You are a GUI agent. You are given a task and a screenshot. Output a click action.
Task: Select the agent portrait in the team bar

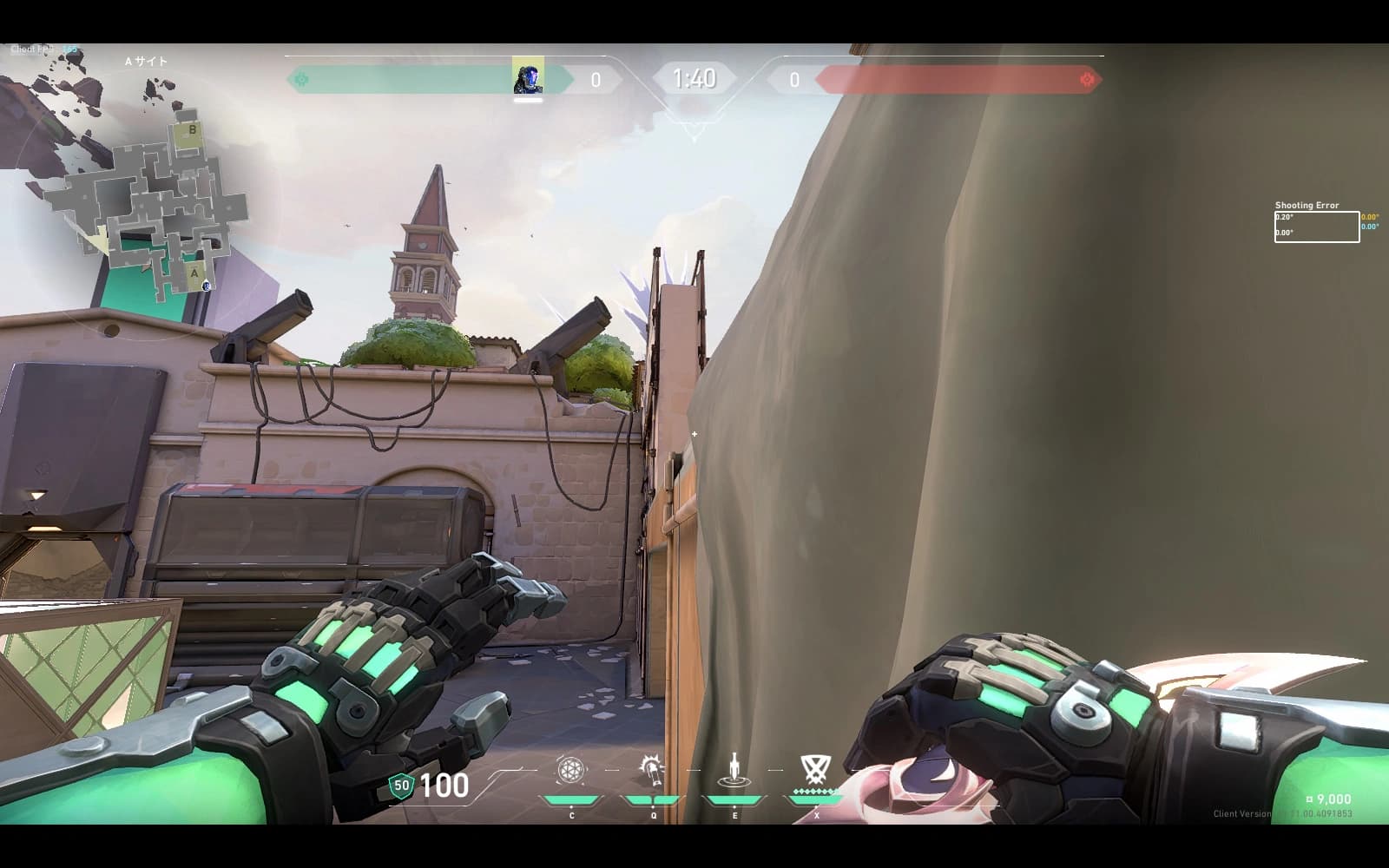point(528,78)
